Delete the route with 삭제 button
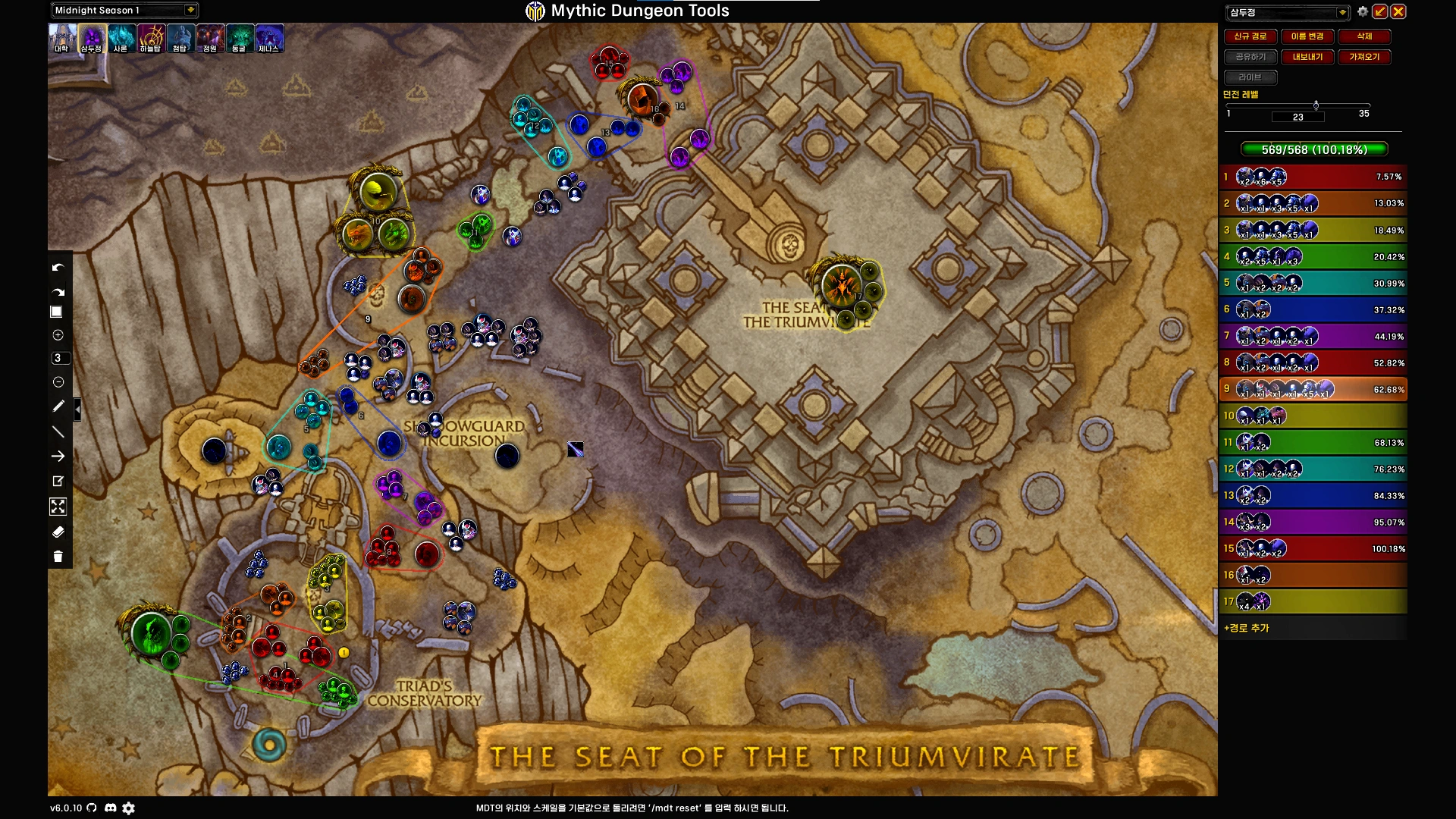Viewport: 1456px width, 819px height. (1363, 36)
